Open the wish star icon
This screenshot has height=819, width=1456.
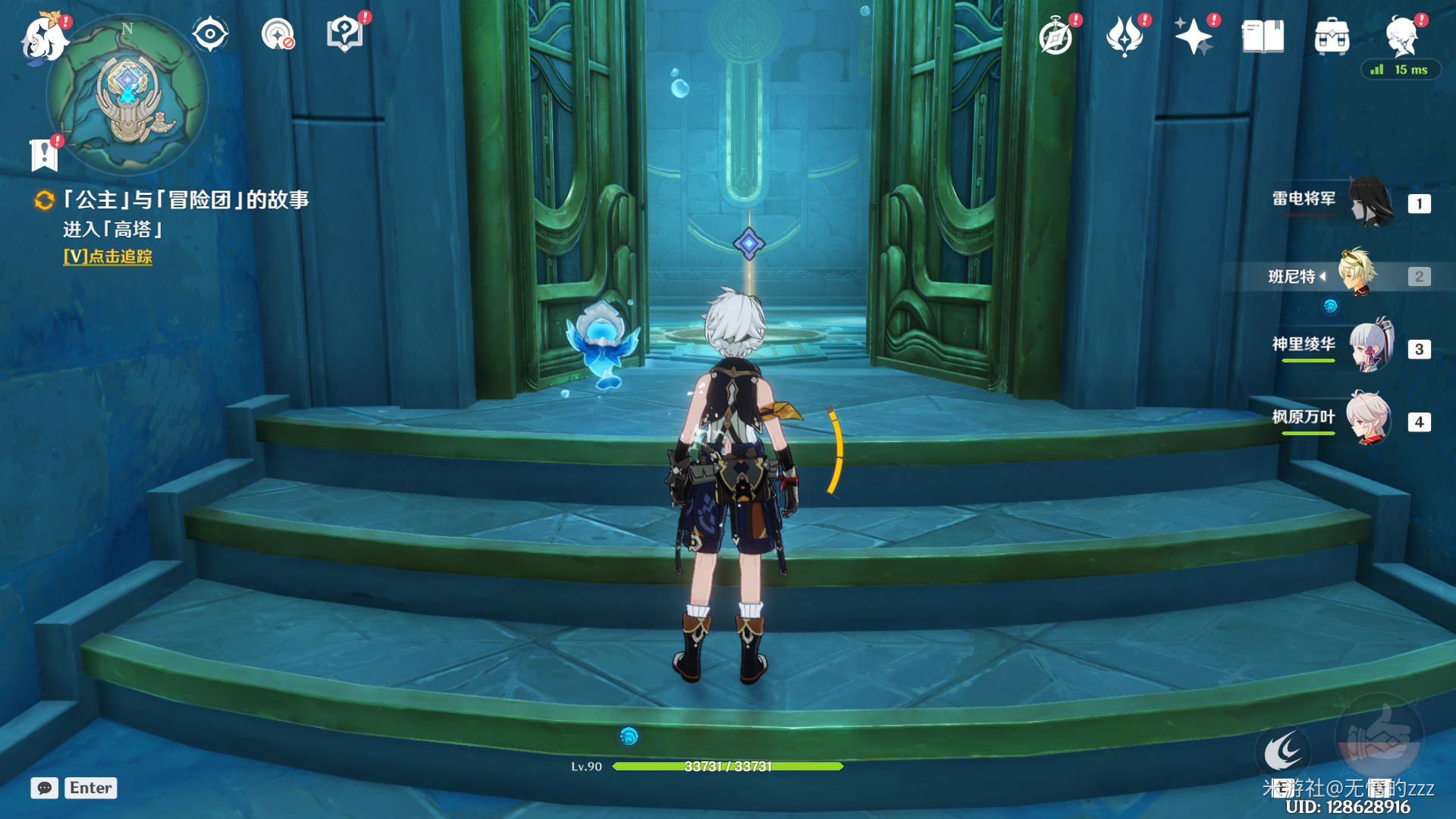(x=1193, y=36)
